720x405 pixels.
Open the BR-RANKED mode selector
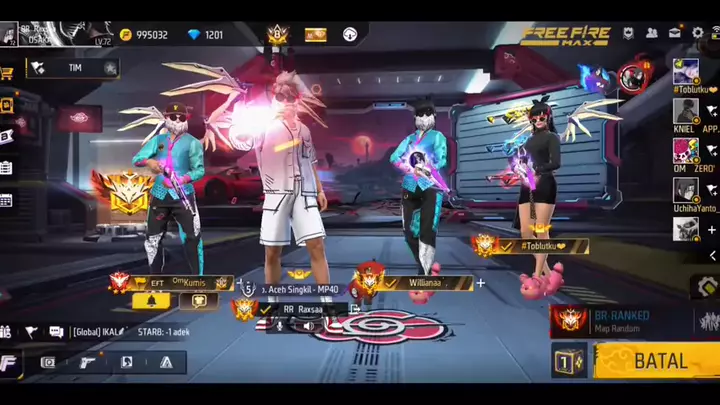[610, 321]
